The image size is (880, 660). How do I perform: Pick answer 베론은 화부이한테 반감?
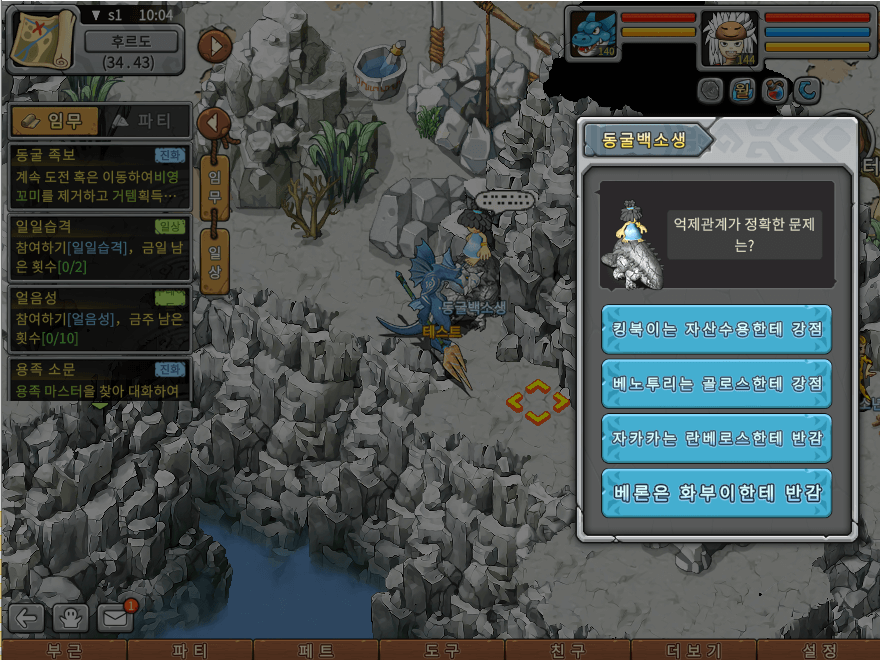tap(716, 493)
